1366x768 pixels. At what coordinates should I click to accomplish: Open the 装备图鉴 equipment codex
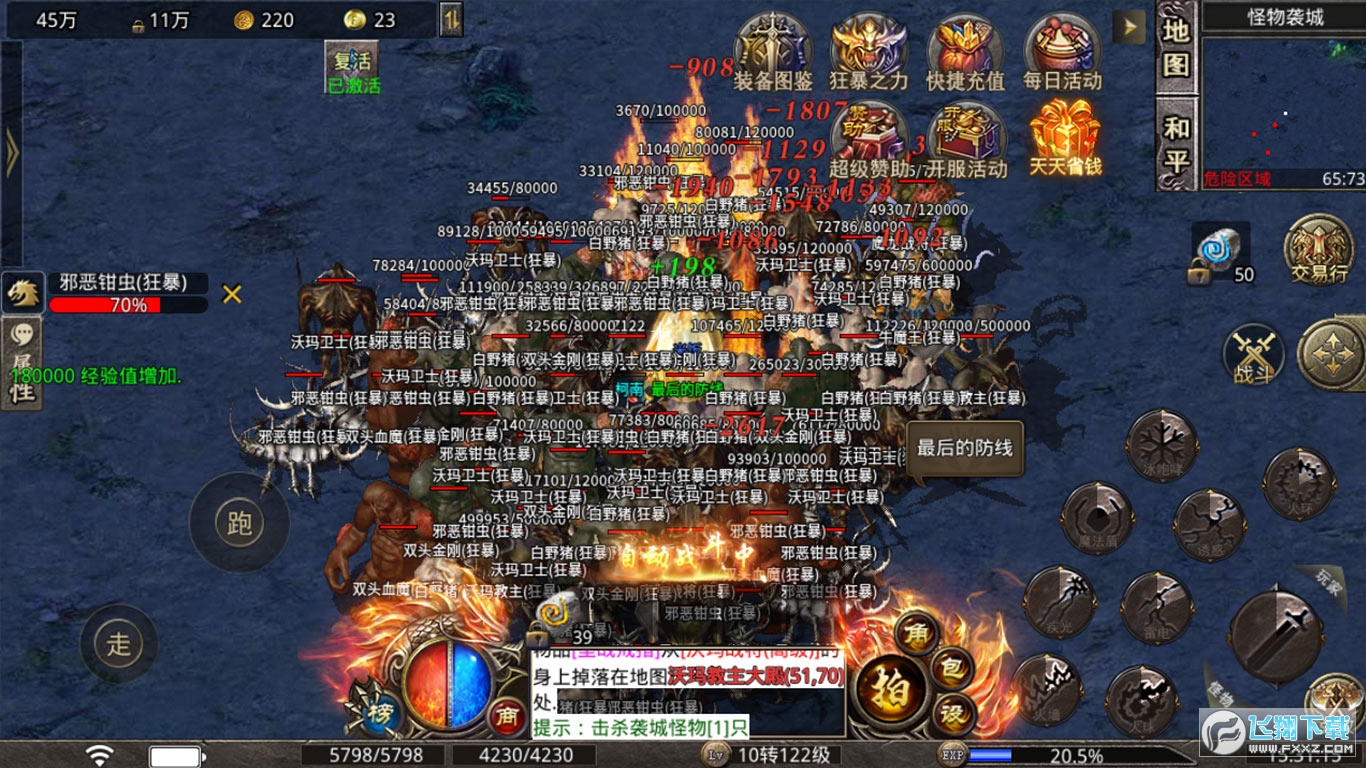pos(773,52)
